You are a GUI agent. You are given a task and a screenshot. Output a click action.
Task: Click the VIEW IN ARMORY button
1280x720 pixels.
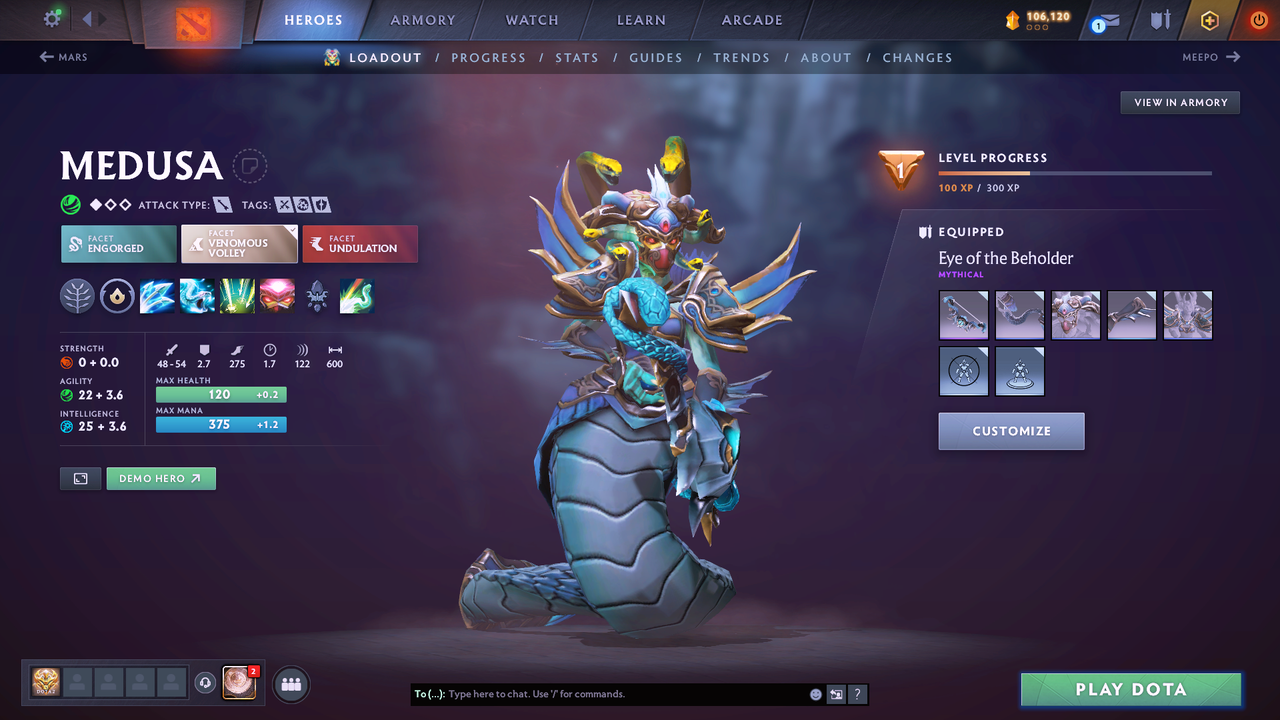1179,102
